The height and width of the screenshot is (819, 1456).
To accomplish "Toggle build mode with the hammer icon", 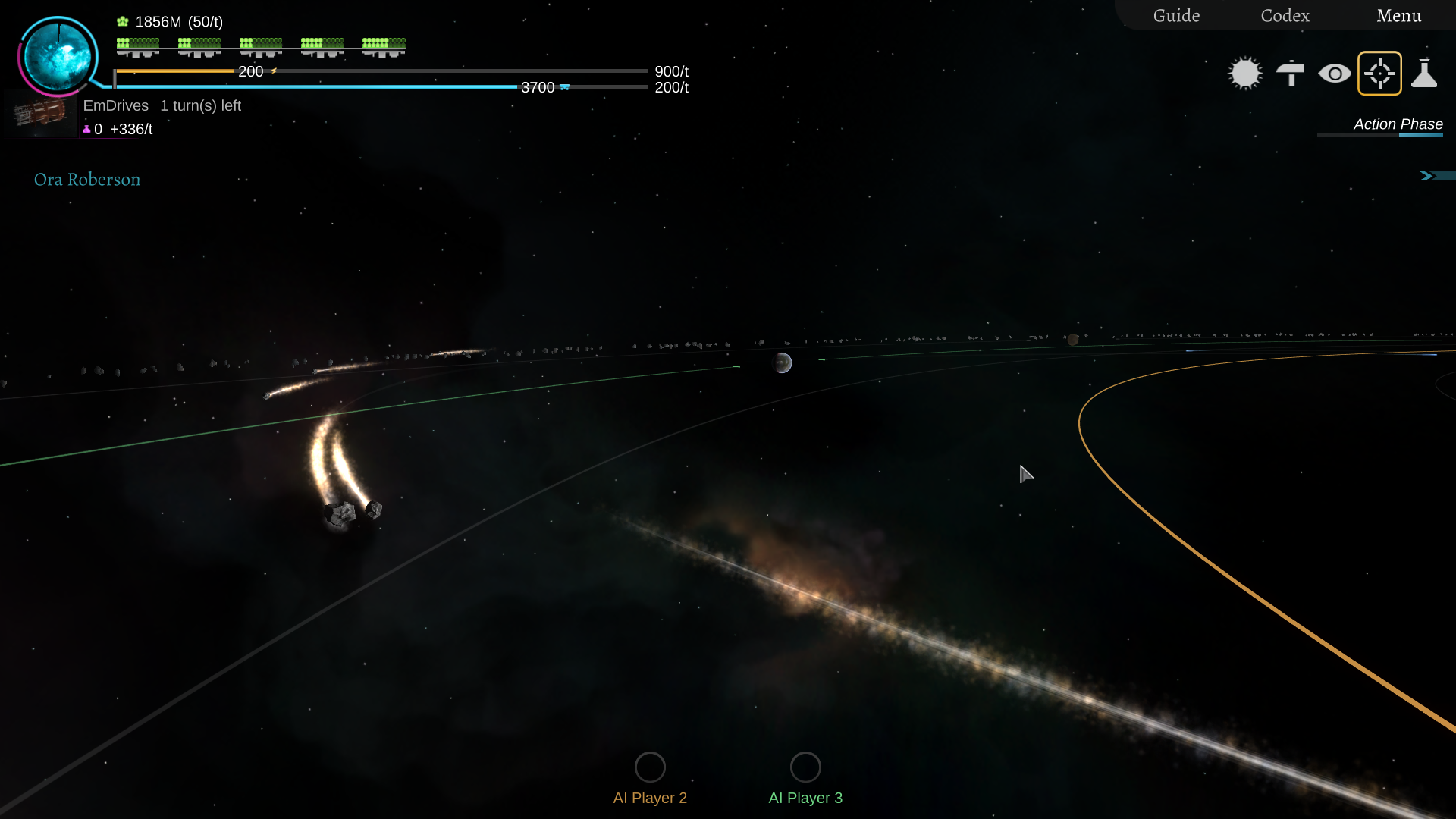I will [x=1290, y=73].
